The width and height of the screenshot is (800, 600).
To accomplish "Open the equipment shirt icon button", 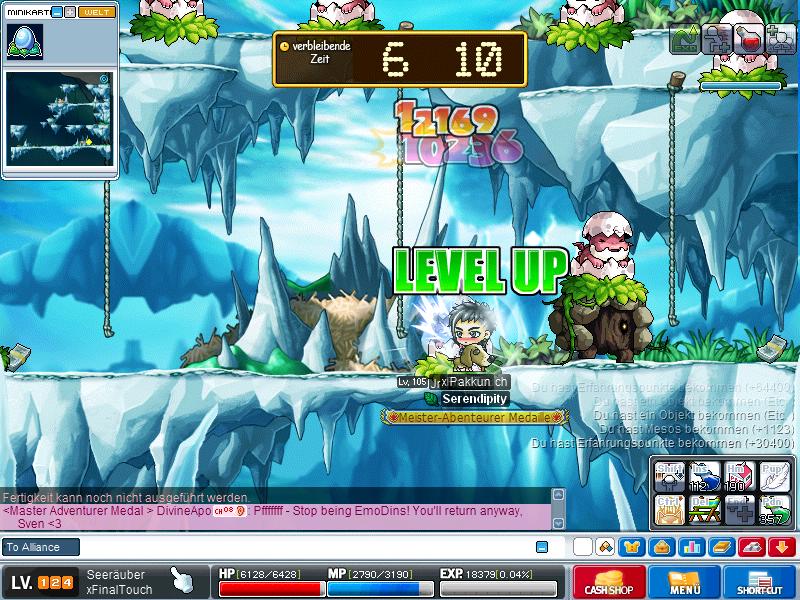I will [x=633, y=547].
